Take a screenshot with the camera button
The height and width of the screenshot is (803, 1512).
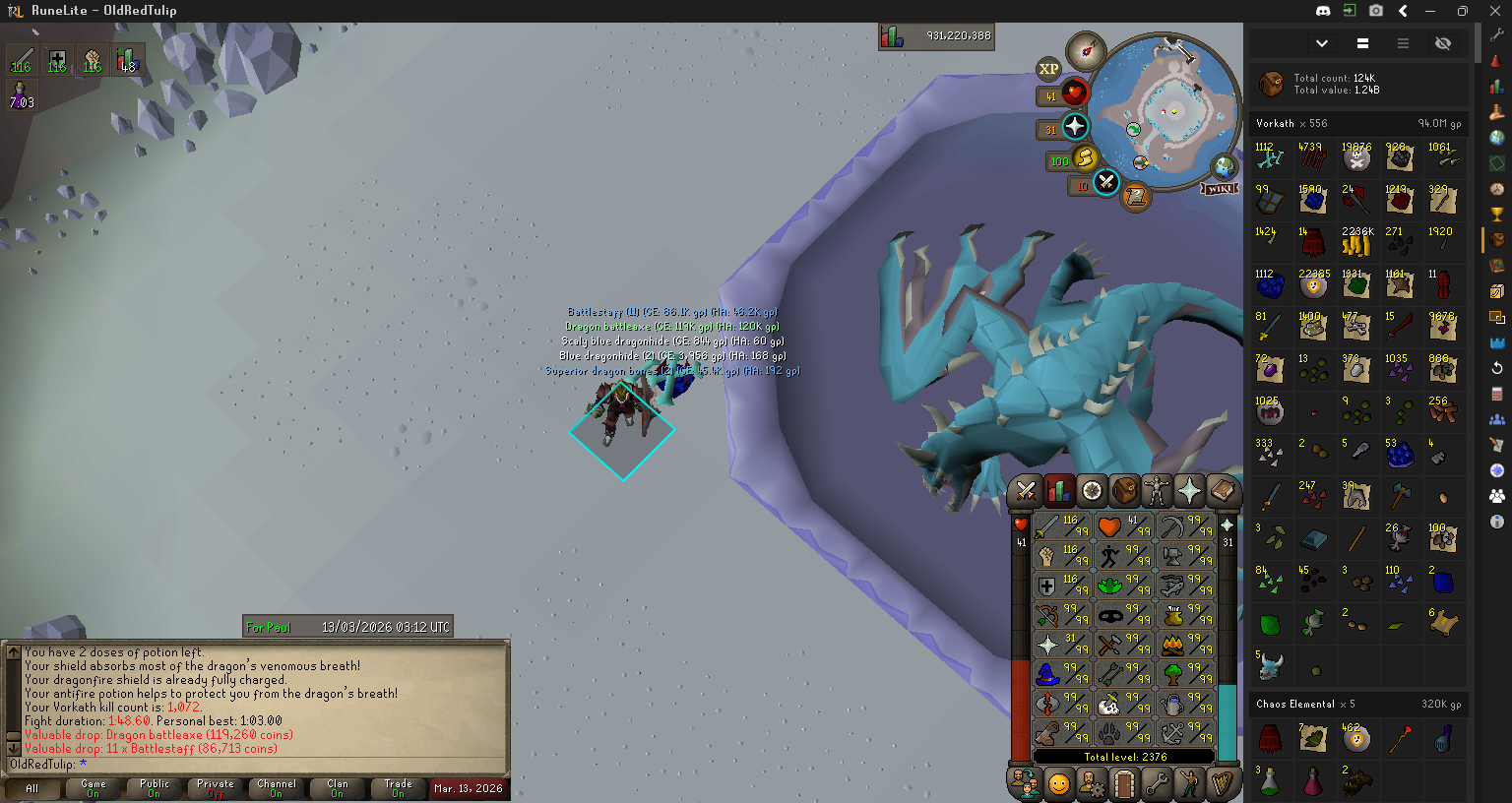(x=1376, y=11)
